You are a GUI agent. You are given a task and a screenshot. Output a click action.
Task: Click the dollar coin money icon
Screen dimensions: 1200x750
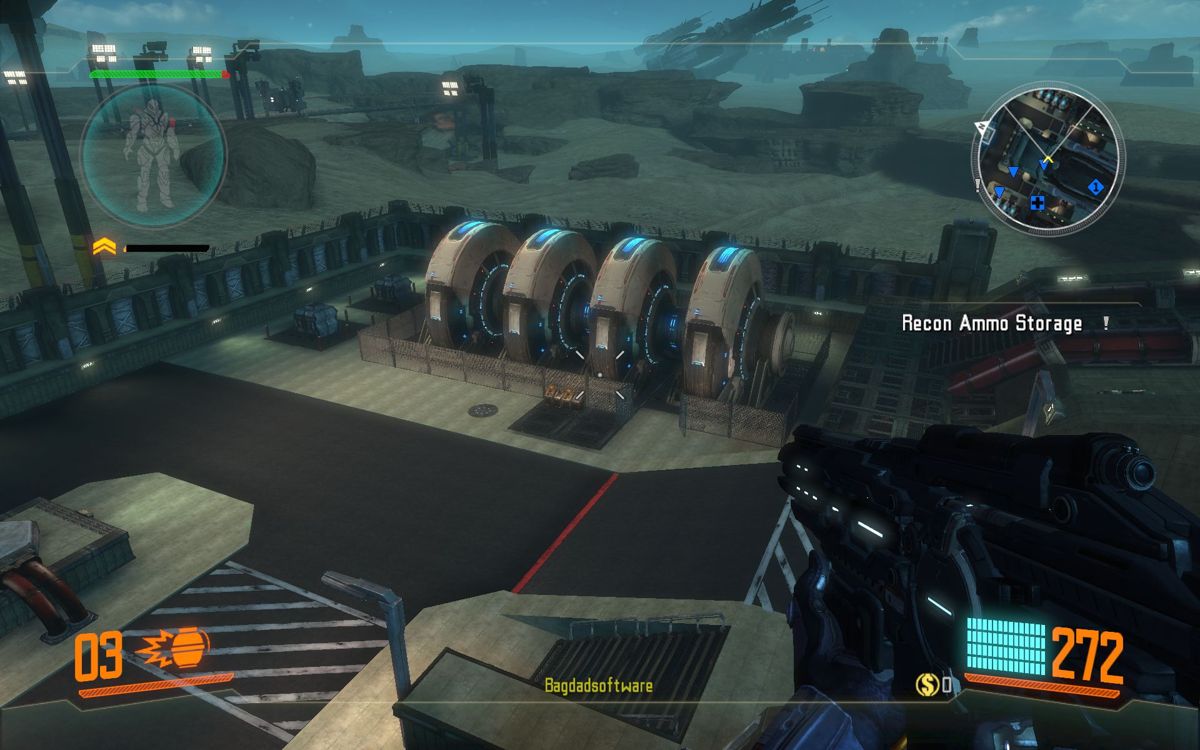pos(926,685)
